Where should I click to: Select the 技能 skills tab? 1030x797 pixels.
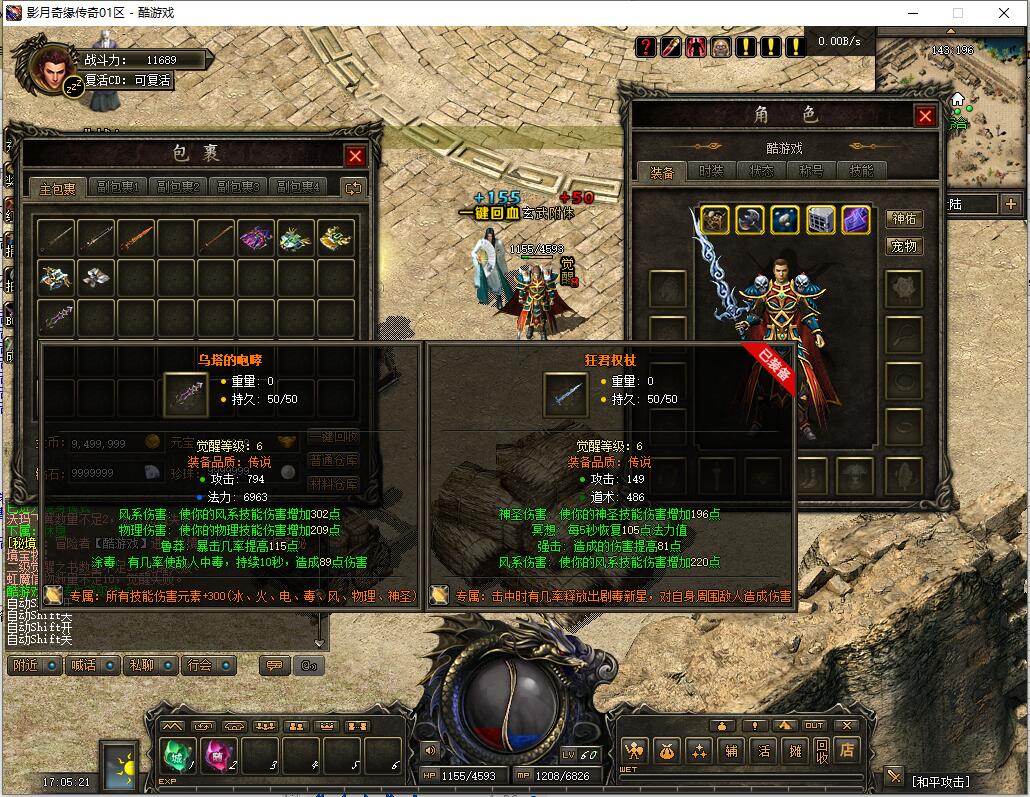tap(861, 172)
